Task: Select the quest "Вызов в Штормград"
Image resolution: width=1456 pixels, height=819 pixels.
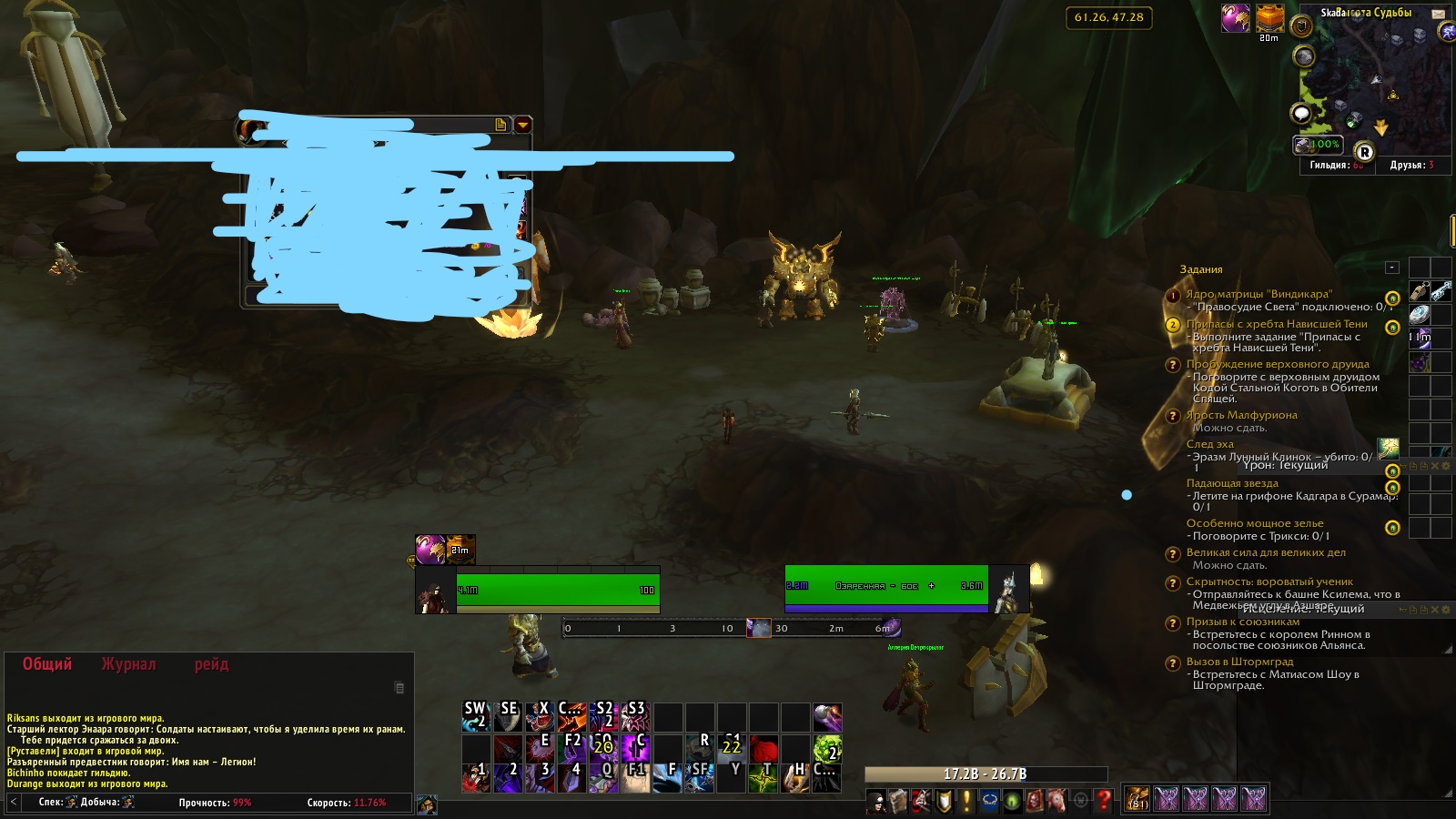Action: pos(1239,662)
